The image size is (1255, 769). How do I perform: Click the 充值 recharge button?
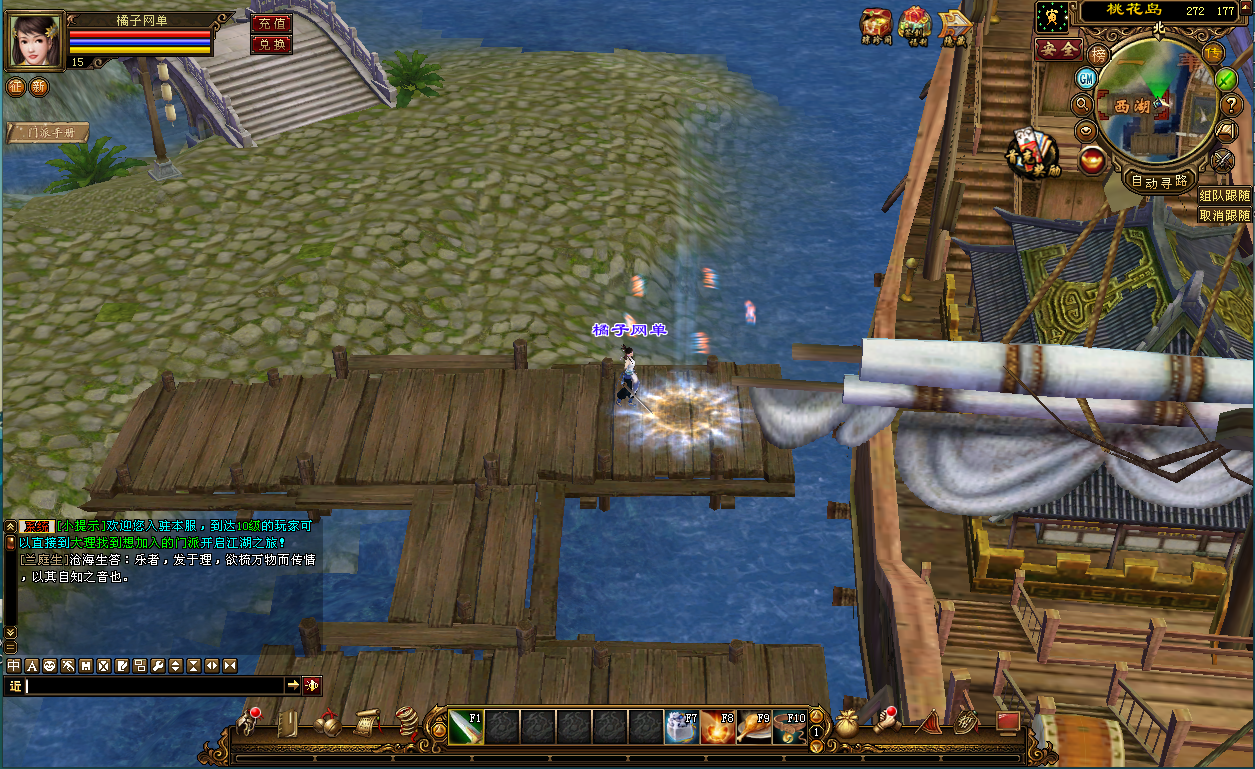point(271,24)
